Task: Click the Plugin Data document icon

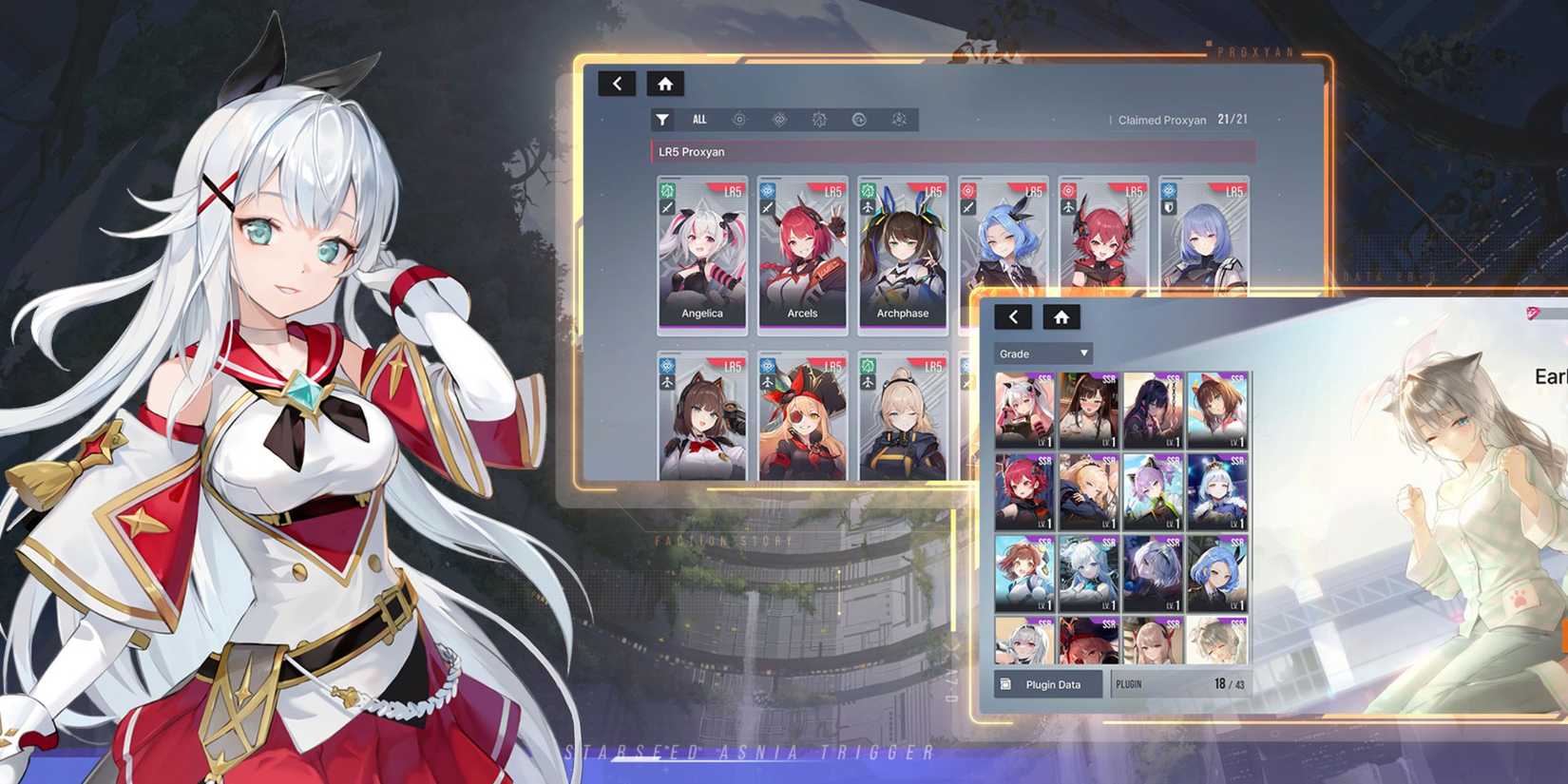Action: 1004,683
